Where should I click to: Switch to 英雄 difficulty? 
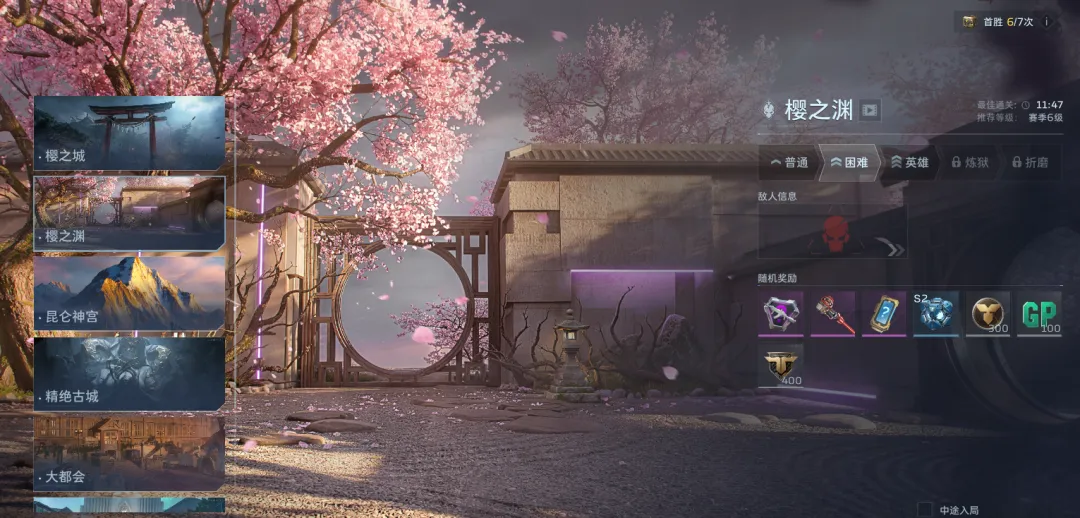click(x=910, y=162)
